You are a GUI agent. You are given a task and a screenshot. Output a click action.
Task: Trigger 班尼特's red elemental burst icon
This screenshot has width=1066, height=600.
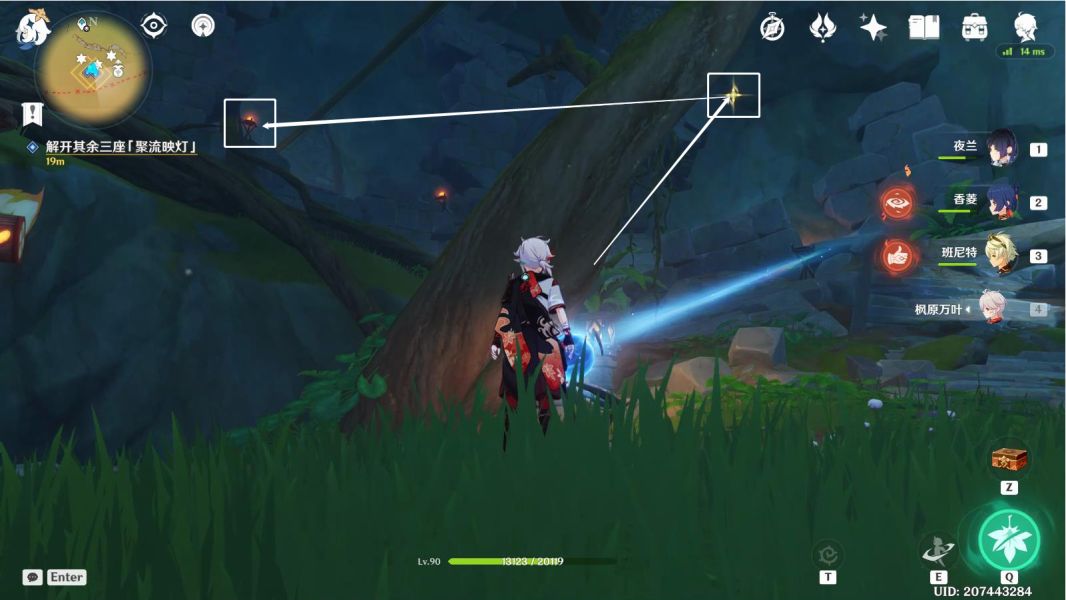click(897, 255)
